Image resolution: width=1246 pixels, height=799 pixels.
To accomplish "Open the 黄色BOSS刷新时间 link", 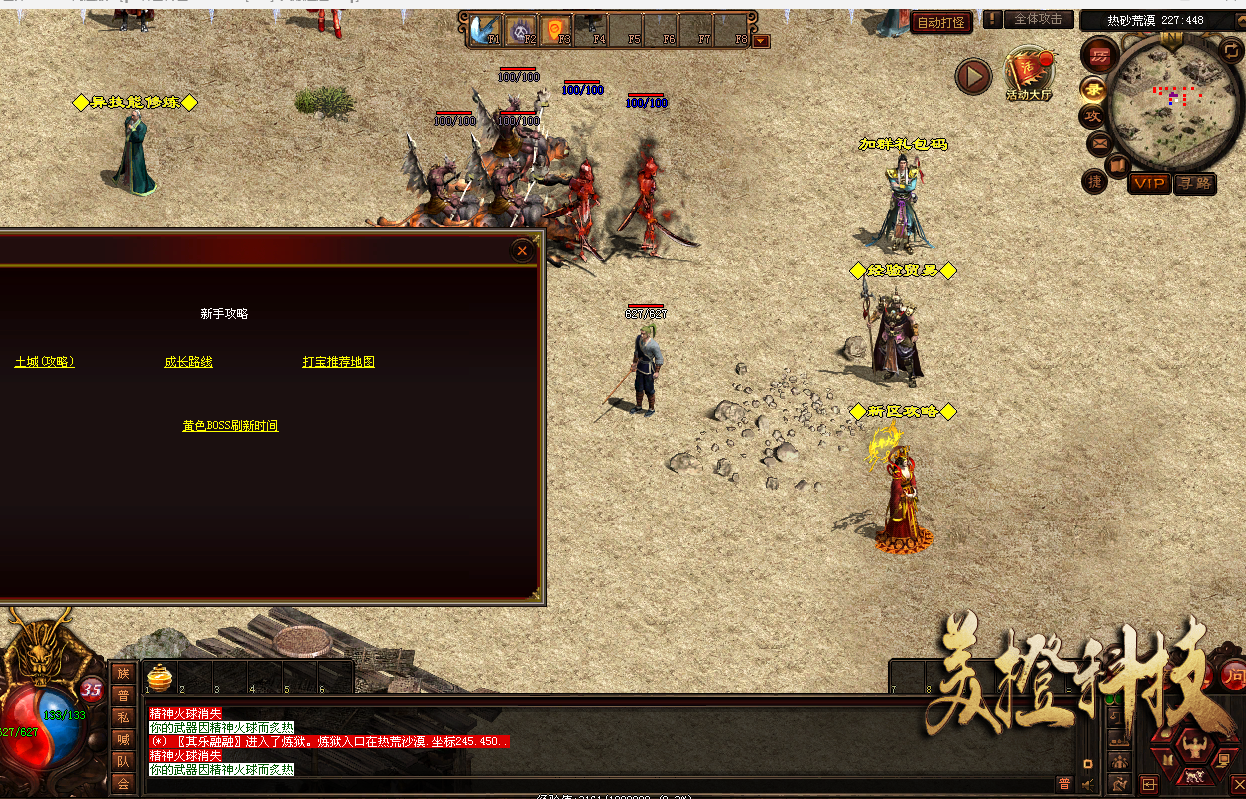I will [x=230, y=426].
